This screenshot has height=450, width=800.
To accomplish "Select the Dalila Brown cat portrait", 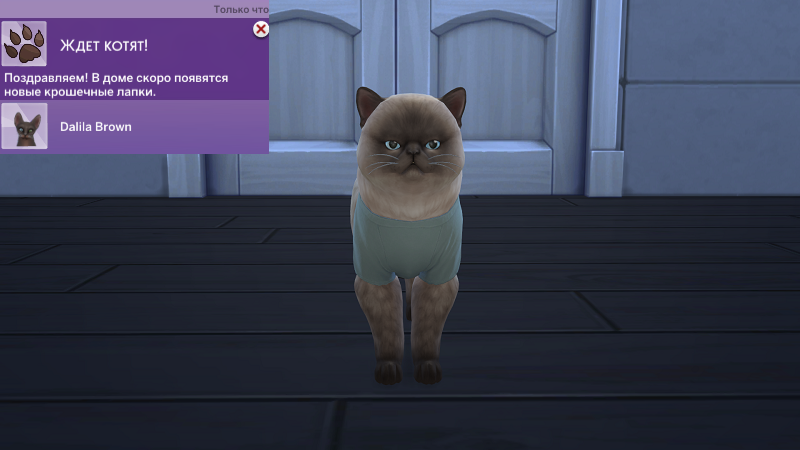I will pos(25,127).
